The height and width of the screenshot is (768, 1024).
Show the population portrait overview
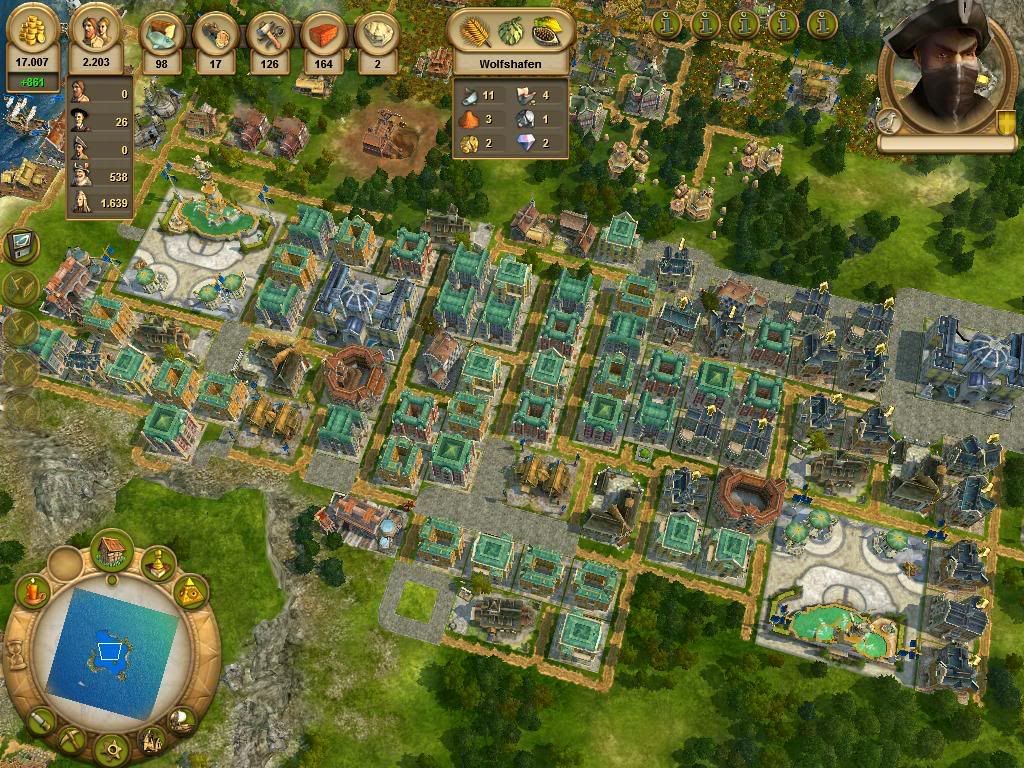(97, 36)
